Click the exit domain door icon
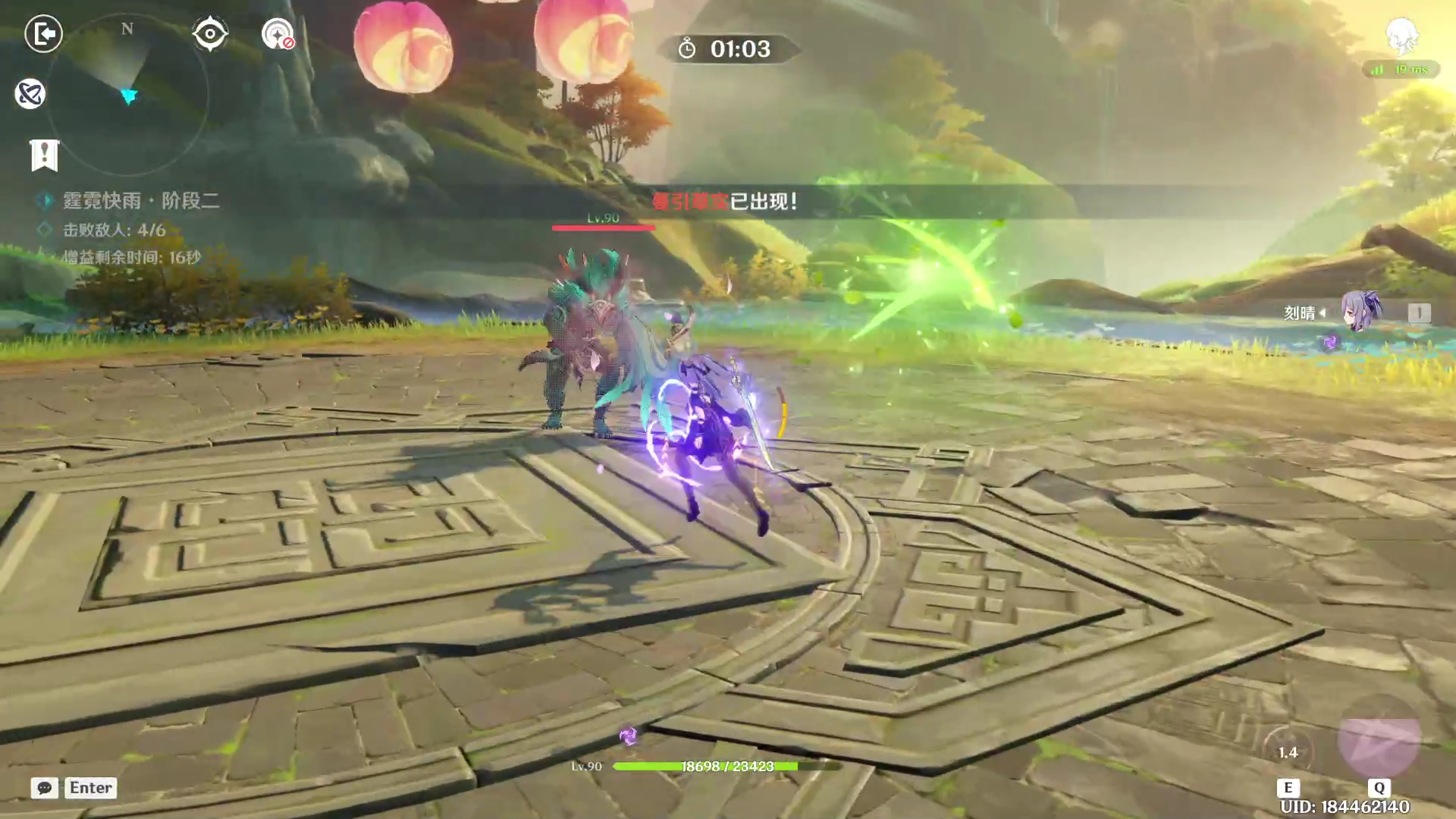Viewport: 1456px width, 819px height. pyautogui.click(x=43, y=33)
